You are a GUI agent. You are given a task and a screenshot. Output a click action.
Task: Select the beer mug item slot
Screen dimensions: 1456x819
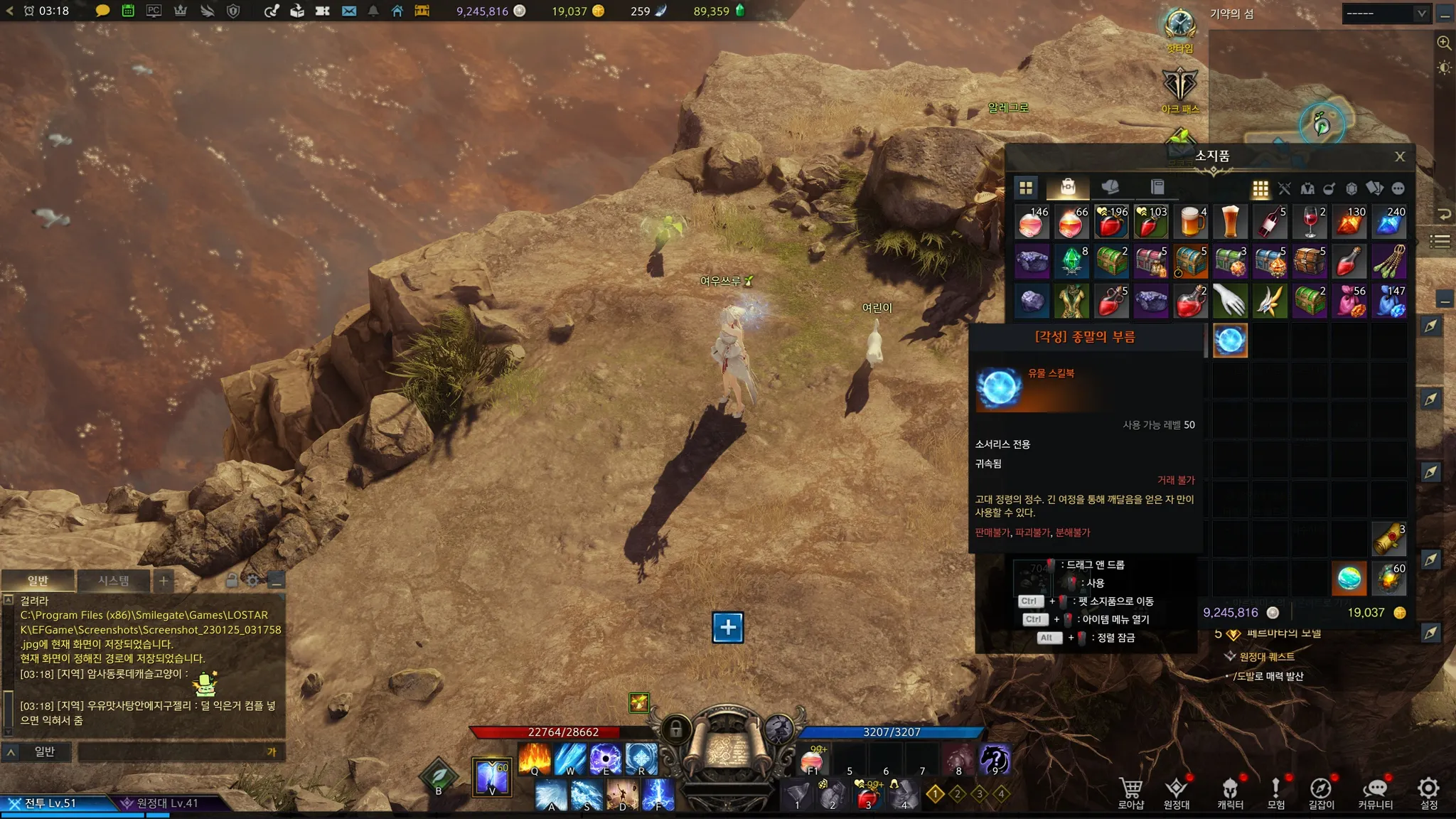click(1190, 223)
